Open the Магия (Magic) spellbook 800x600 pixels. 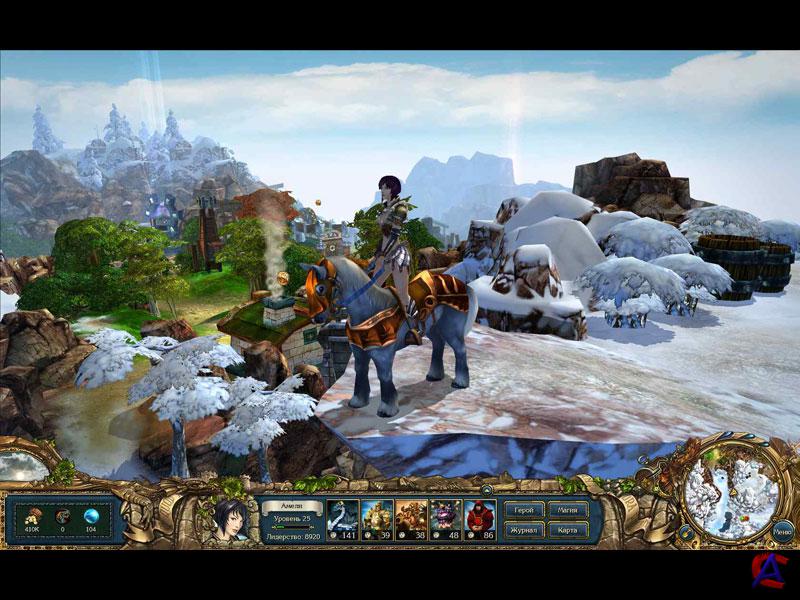[x=565, y=510]
